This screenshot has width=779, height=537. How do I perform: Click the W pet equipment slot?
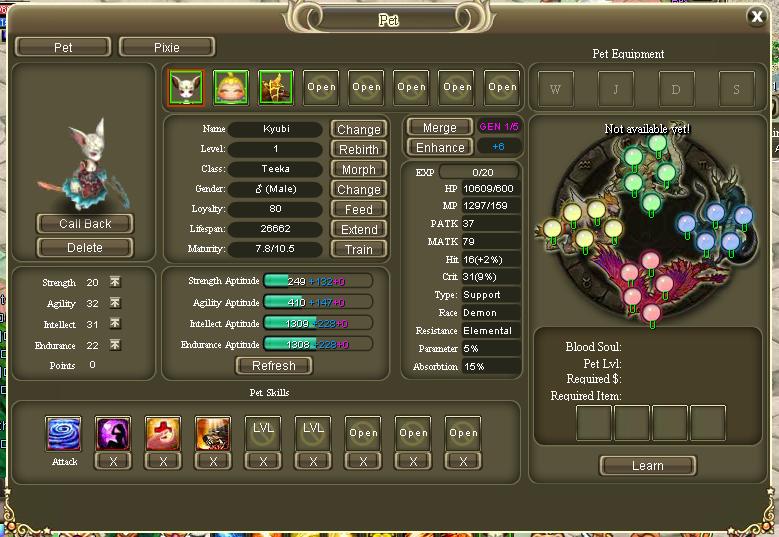pyautogui.click(x=556, y=89)
